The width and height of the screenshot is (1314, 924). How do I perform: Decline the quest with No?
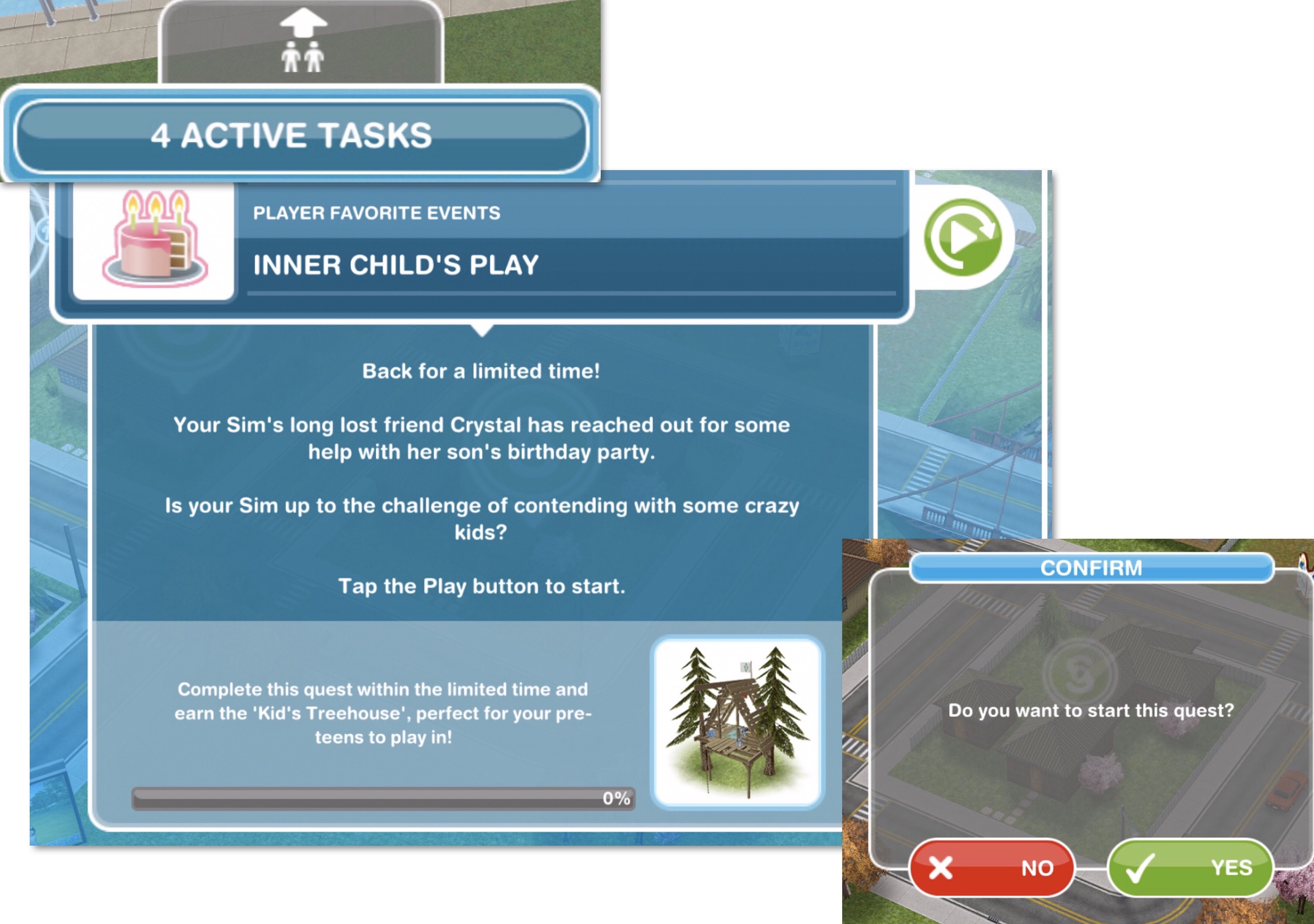point(991,868)
